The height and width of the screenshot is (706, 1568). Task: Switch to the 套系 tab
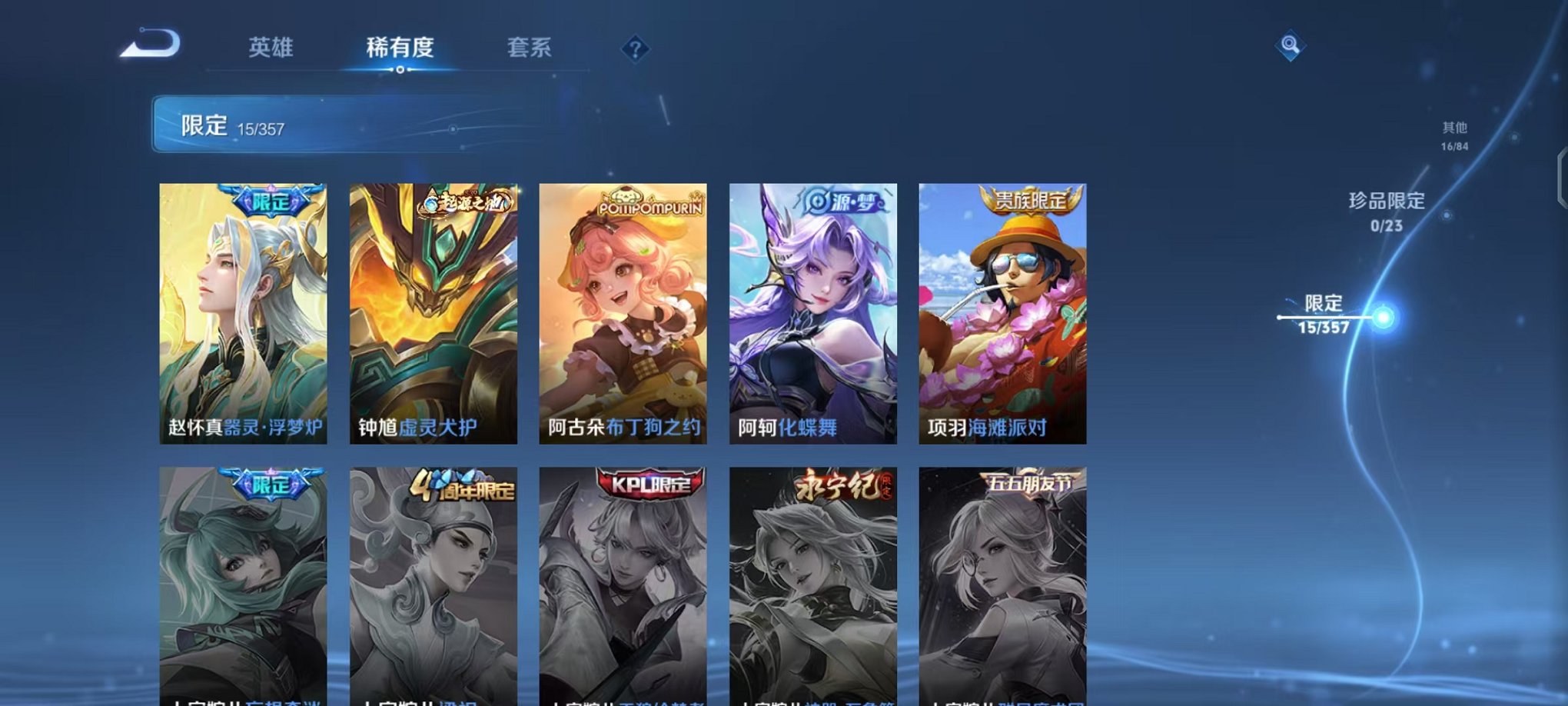[x=530, y=48]
